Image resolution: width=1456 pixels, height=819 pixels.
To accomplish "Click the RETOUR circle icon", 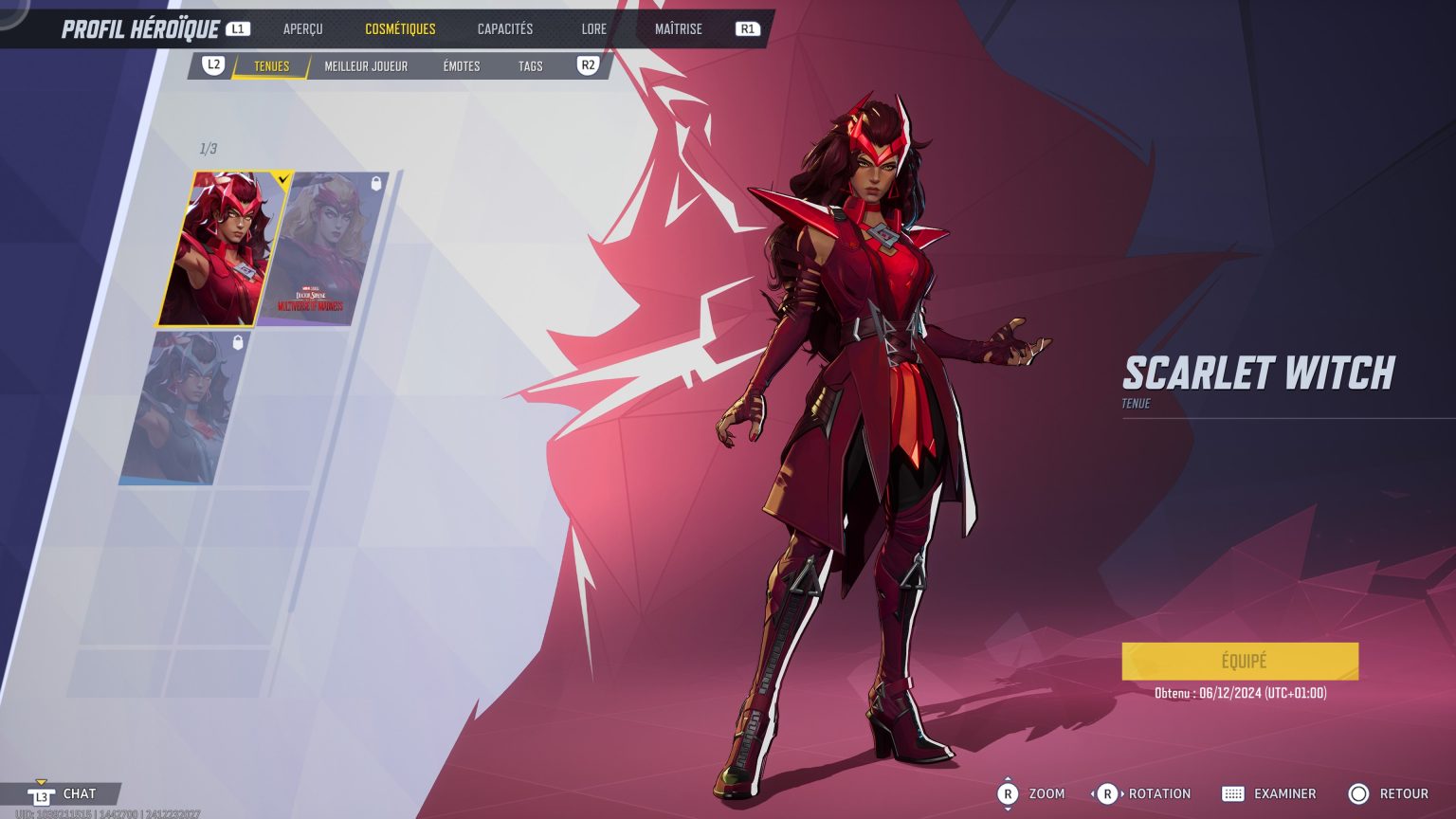I will [x=1359, y=793].
